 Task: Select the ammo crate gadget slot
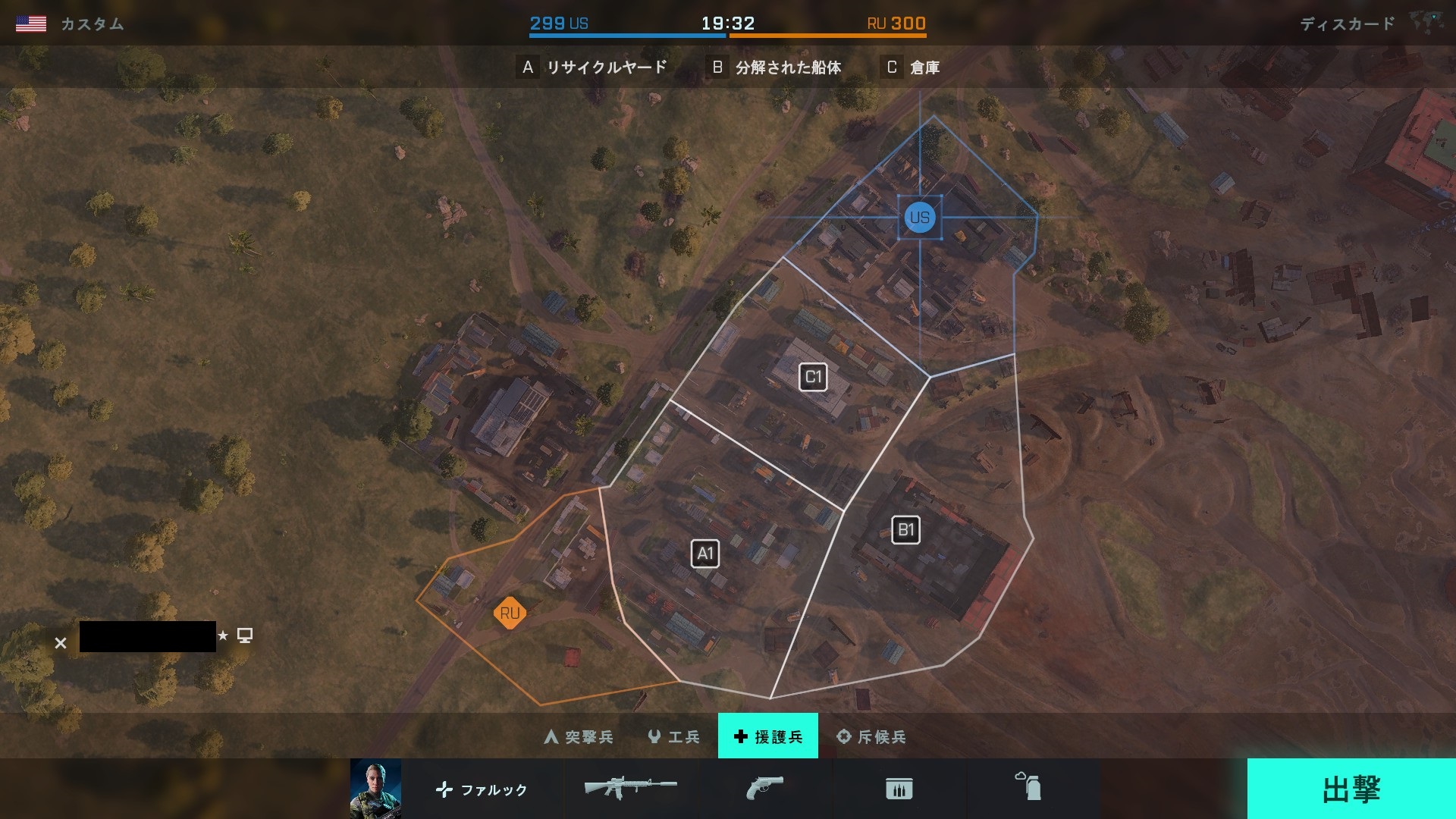tap(899, 789)
